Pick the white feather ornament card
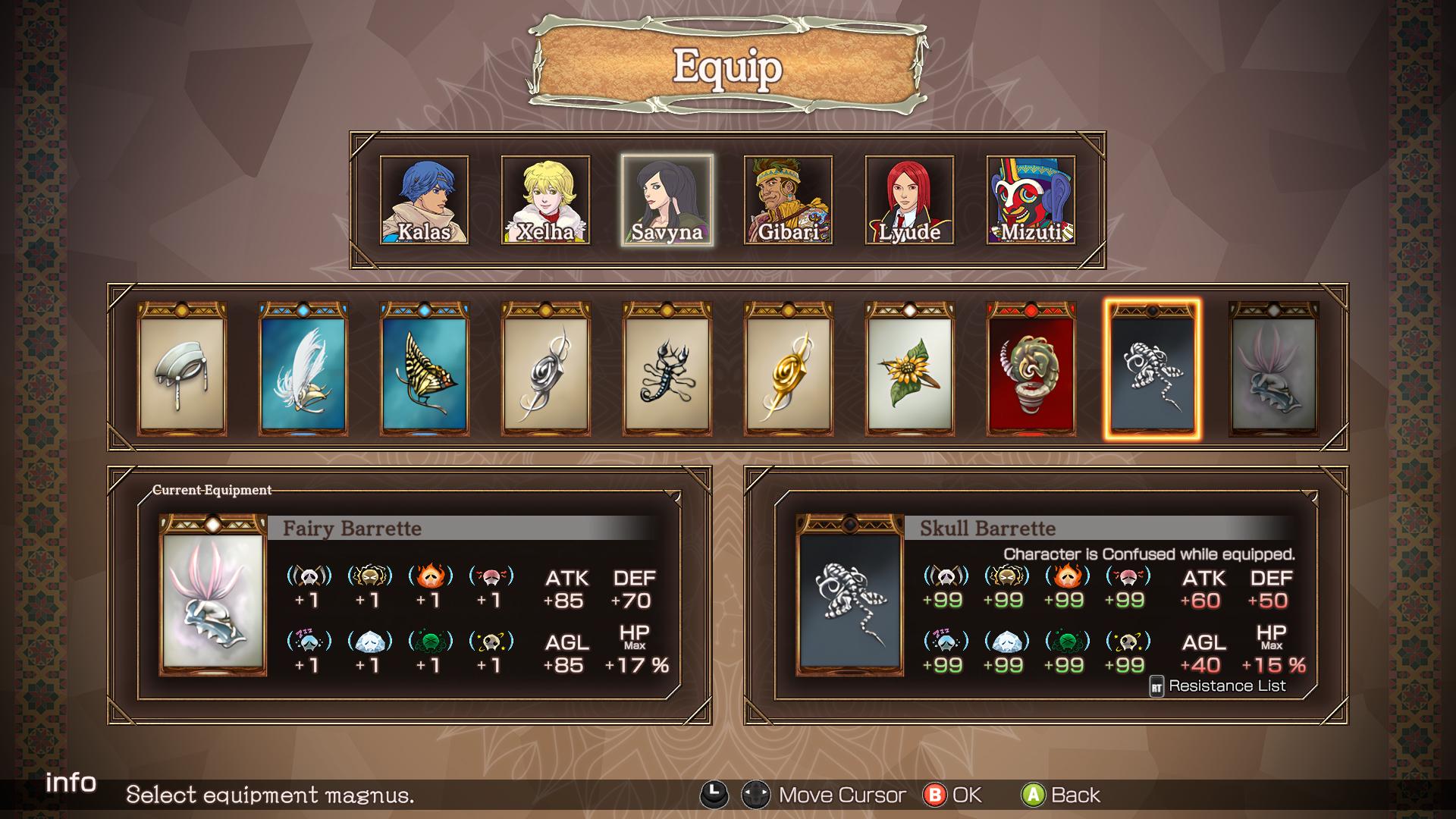The height and width of the screenshot is (819, 1456). pos(303,369)
